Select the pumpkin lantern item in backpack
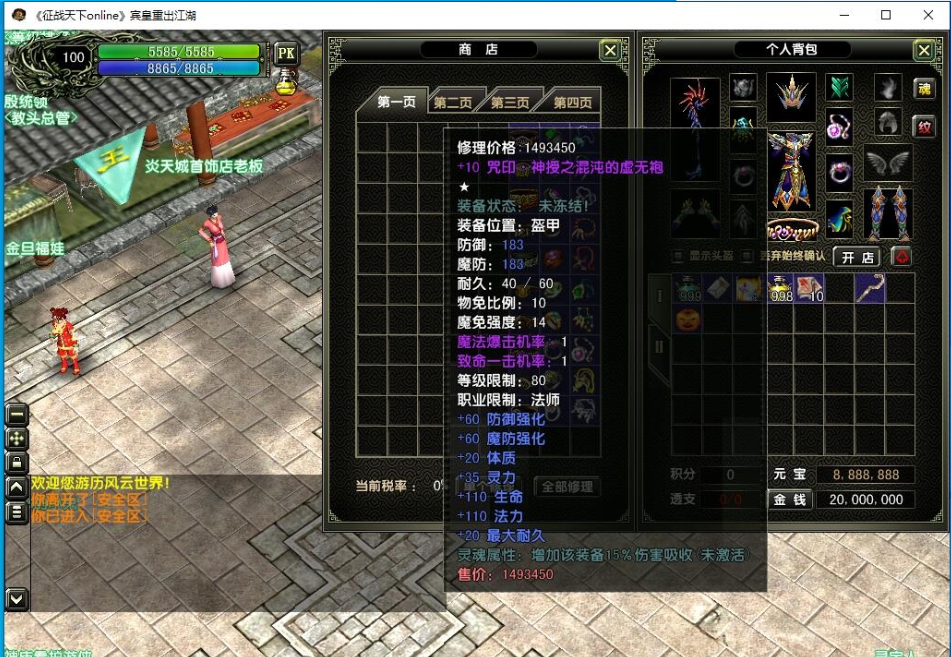The image size is (951, 657). (686, 321)
